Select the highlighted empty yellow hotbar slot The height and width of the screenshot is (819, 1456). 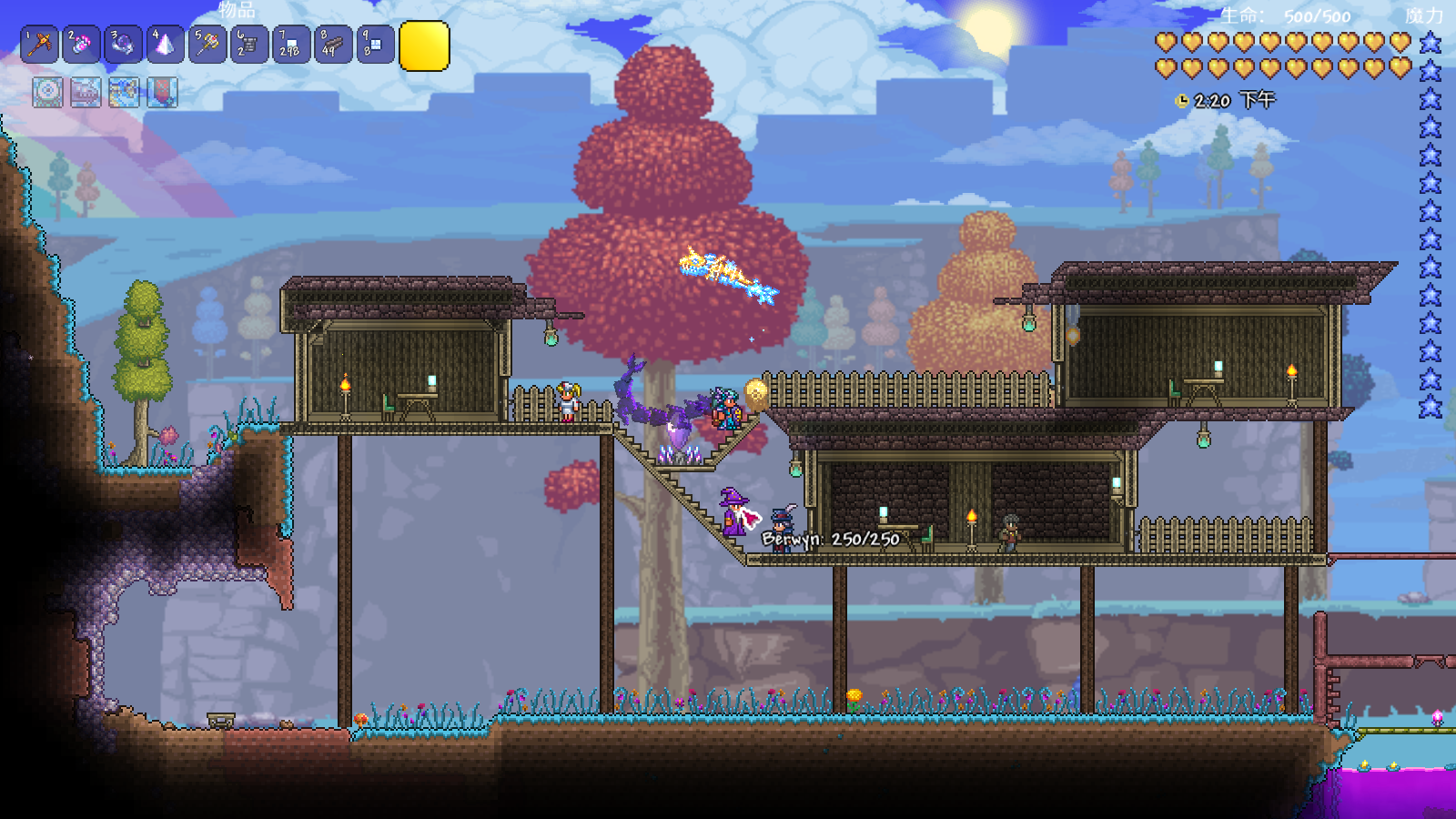click(424, 46)
